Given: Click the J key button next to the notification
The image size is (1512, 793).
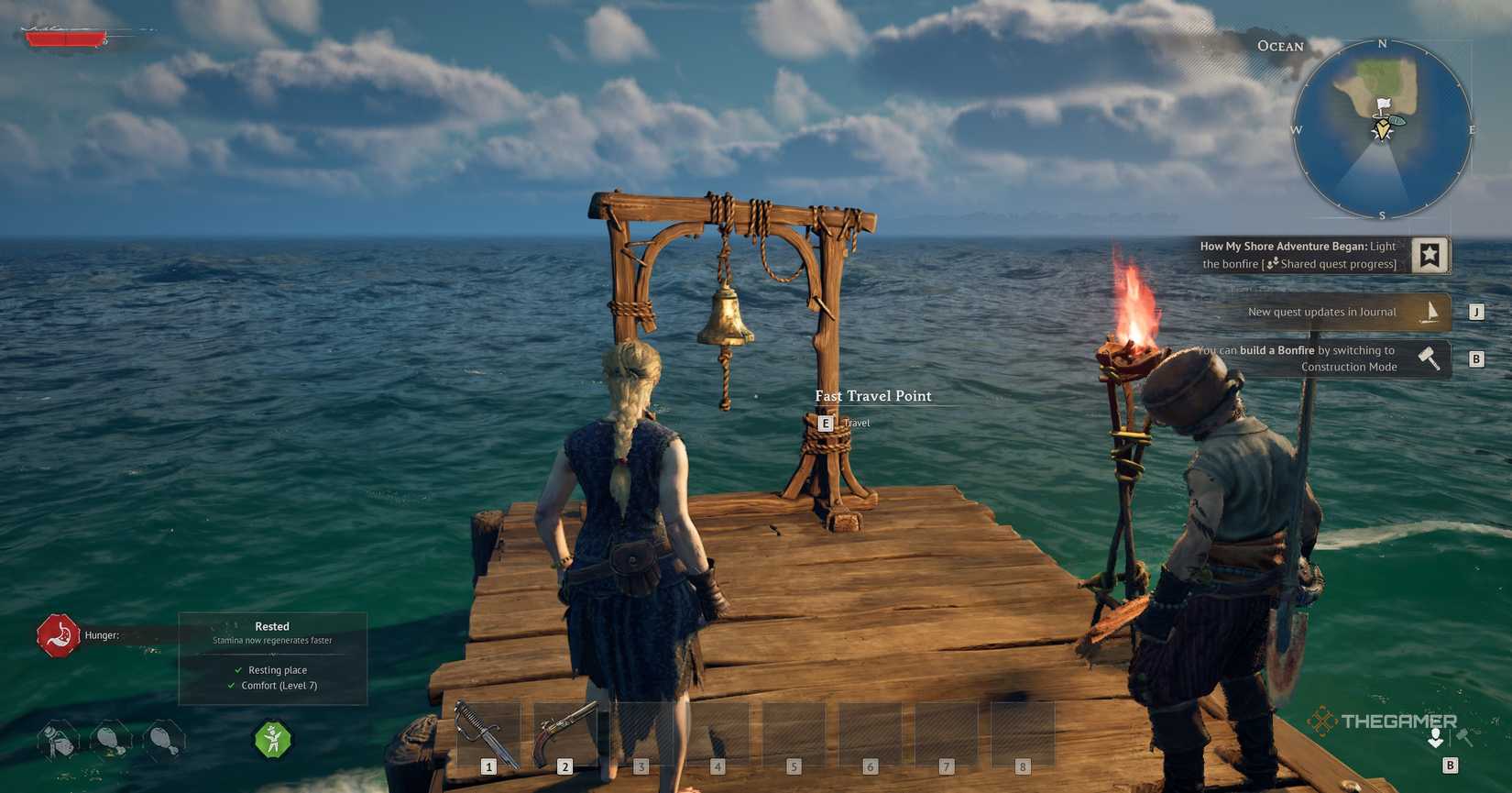Looking at the screenshot, I should (1476, 312).
